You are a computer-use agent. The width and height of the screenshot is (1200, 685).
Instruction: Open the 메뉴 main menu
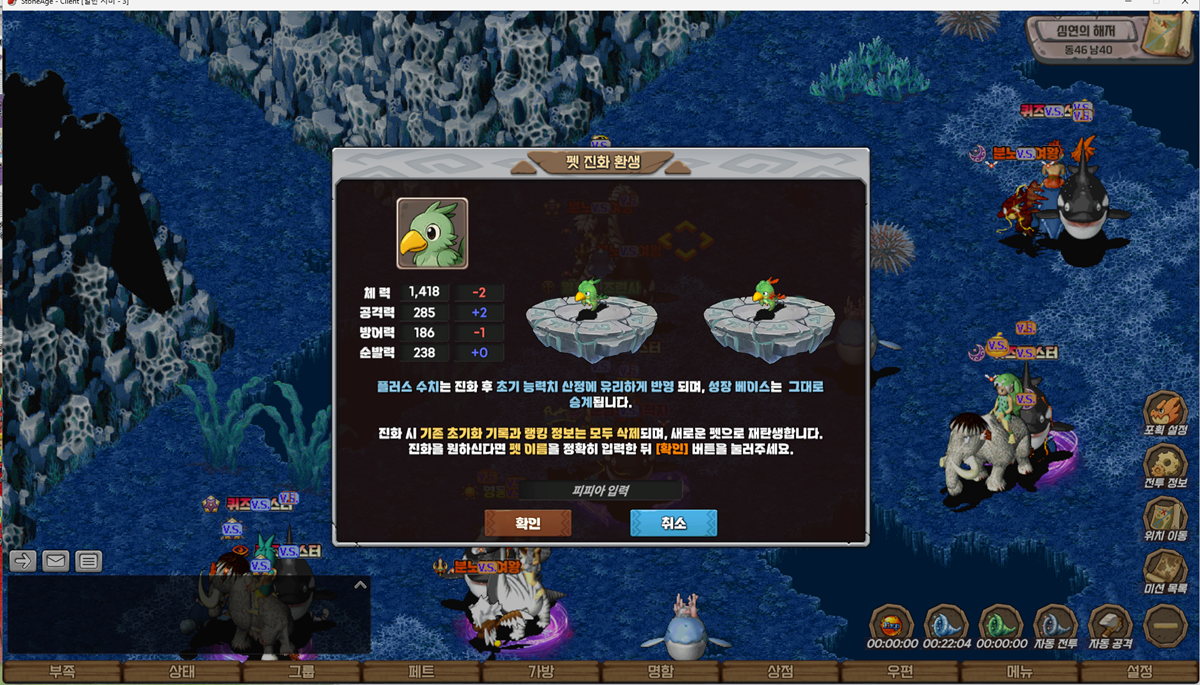[x=1020, y=672]
